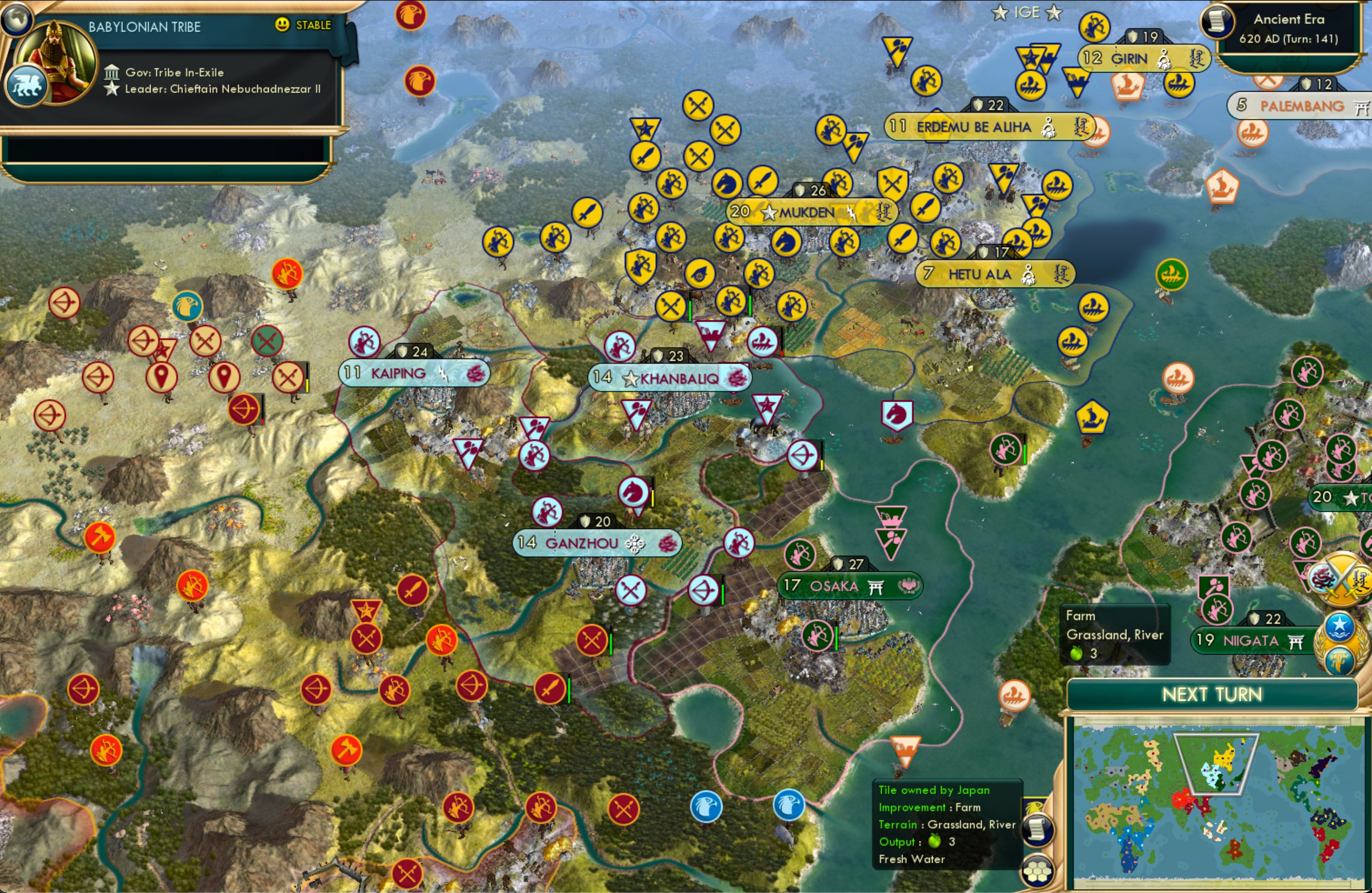1372x893 pixels.
Task: Click the lightning bolt icon on Kaiping's banner
Action: (442, 374)
